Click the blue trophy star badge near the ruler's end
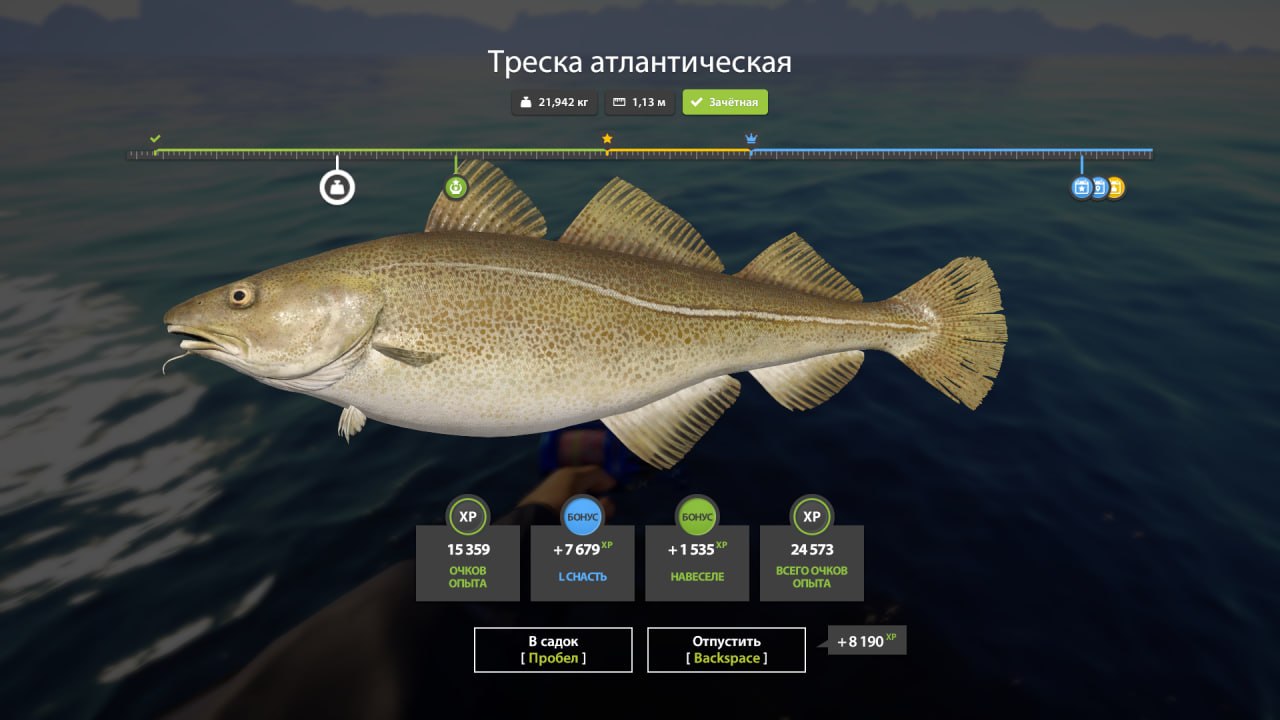The image size is (1280, 720). pyautogui.click(x=1081, y=187)
